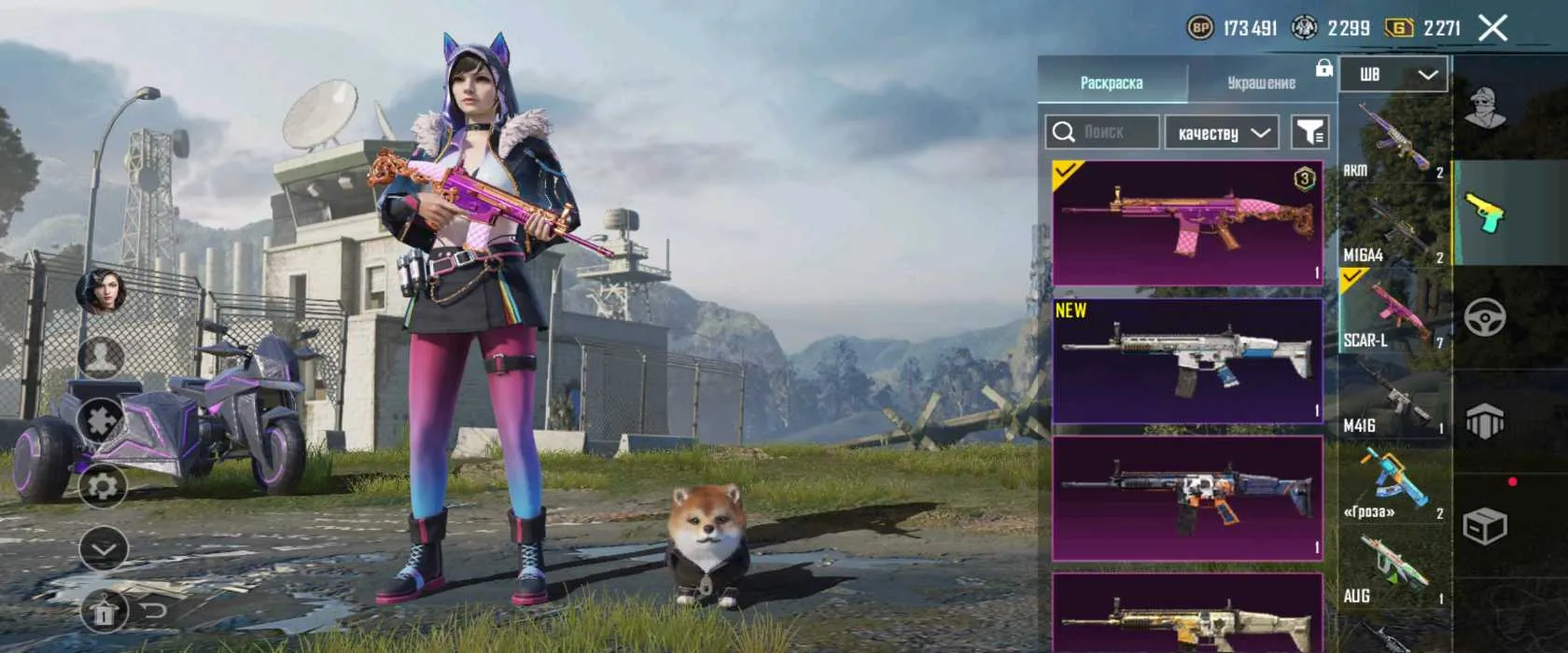The image size is (1568, 653).
Task: Open the box crate category icon
Action: (1484, 527)
